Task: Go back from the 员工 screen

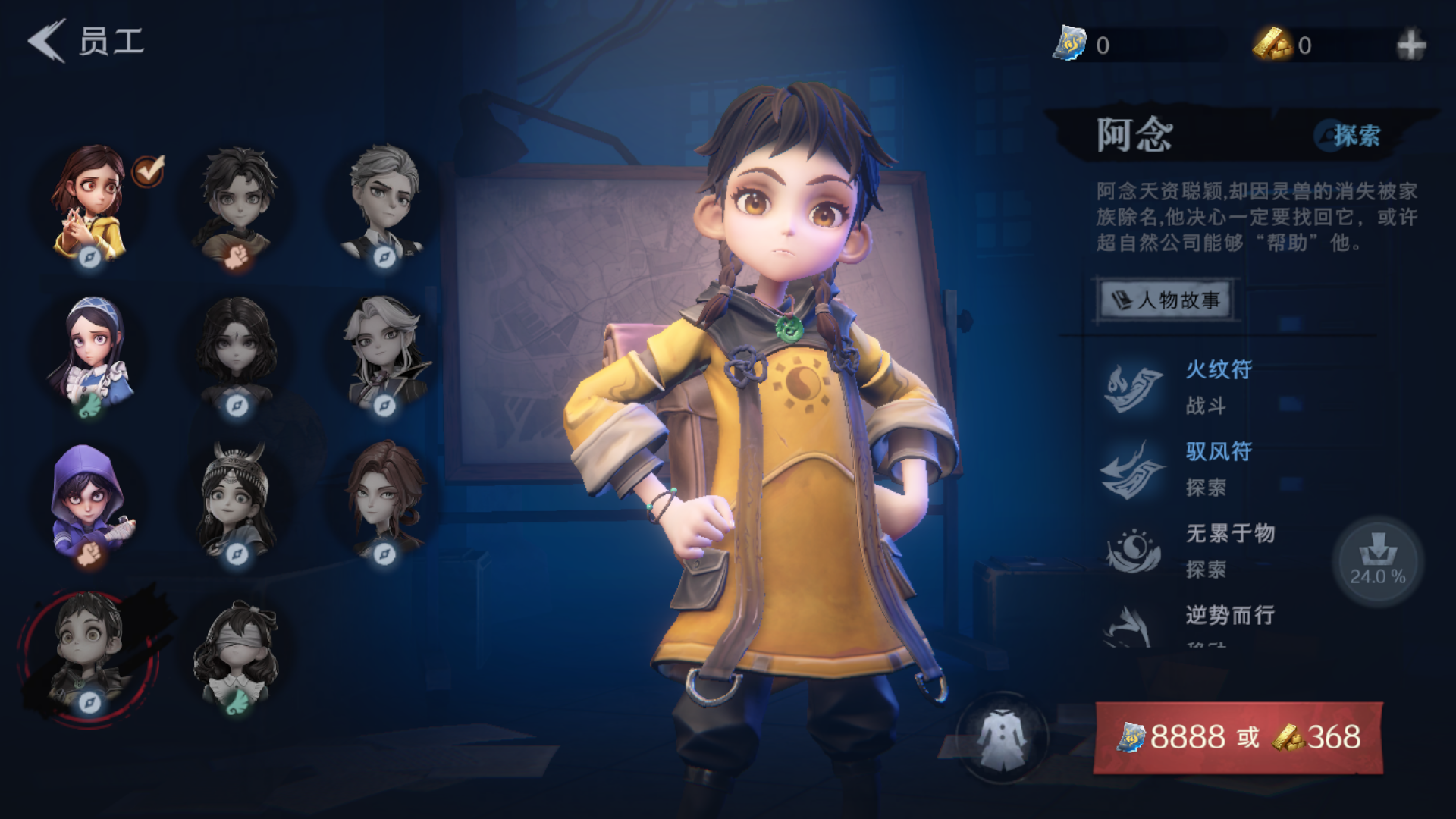Action: point(47,41)
